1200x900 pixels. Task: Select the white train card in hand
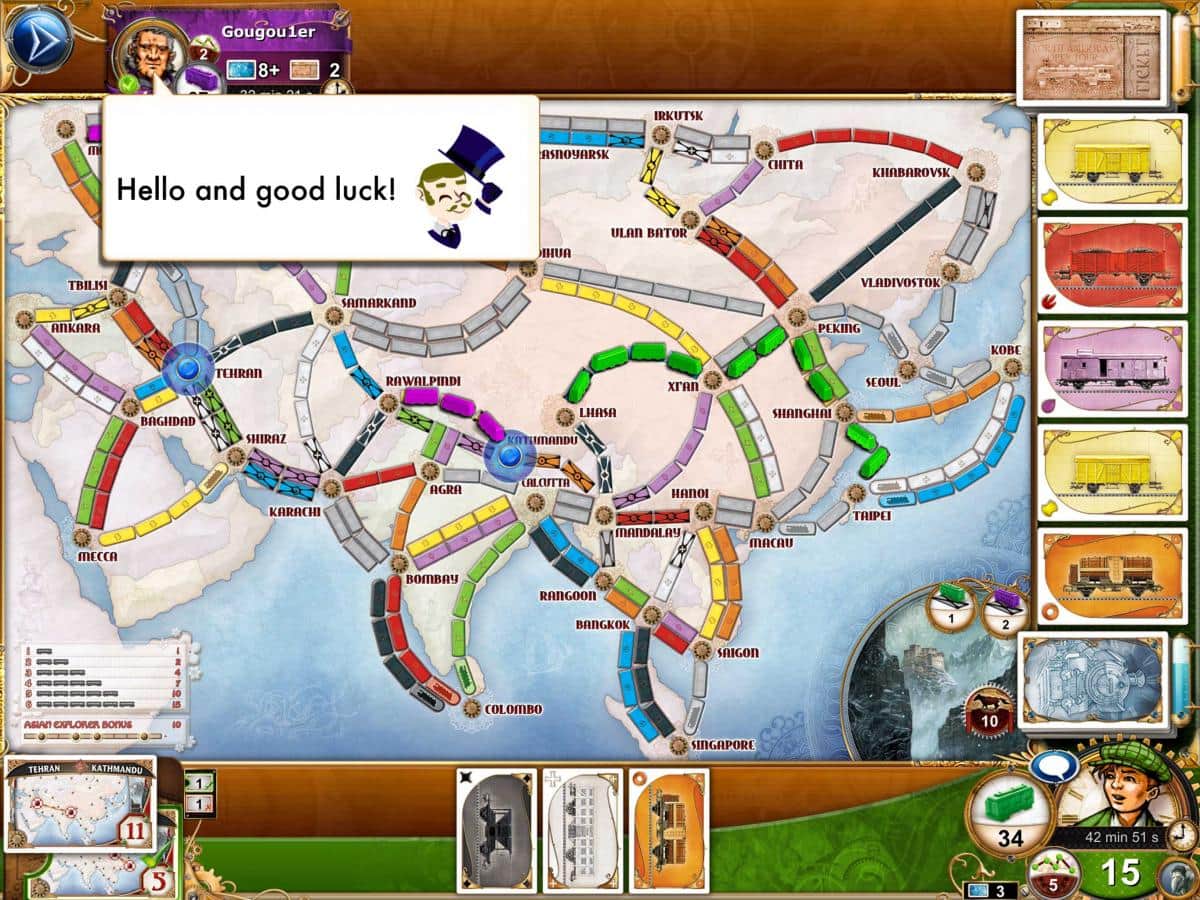[582, 830]
